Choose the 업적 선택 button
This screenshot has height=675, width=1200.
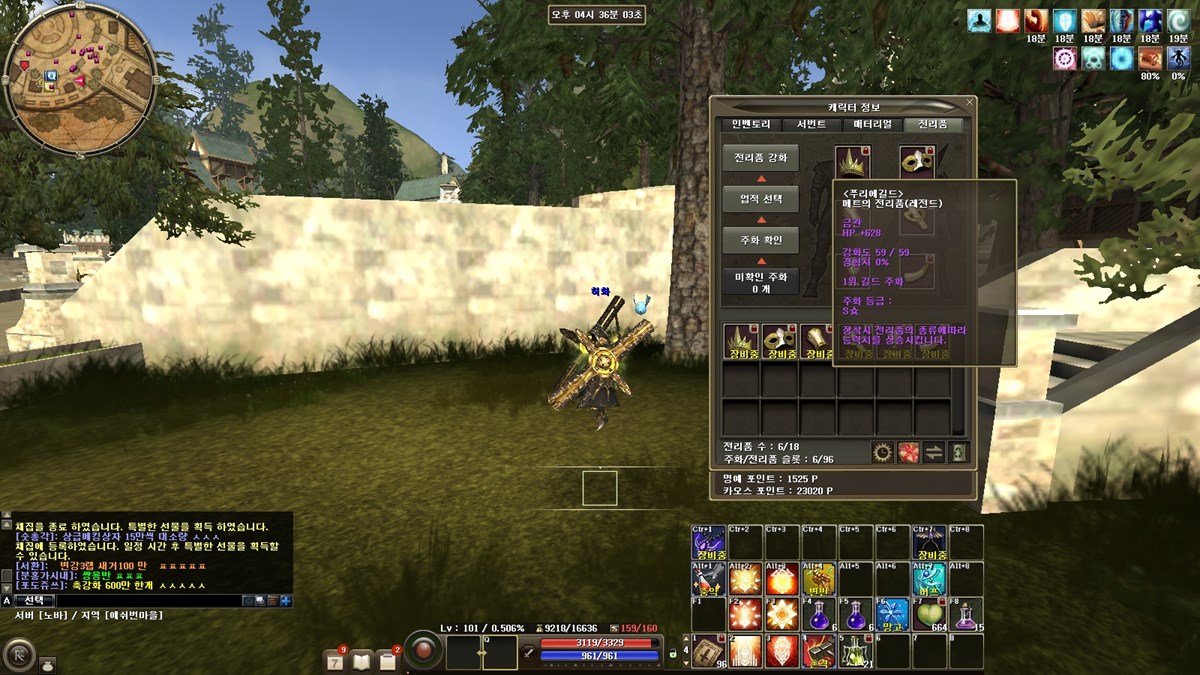pyautogui.click(x=760, y=199)
